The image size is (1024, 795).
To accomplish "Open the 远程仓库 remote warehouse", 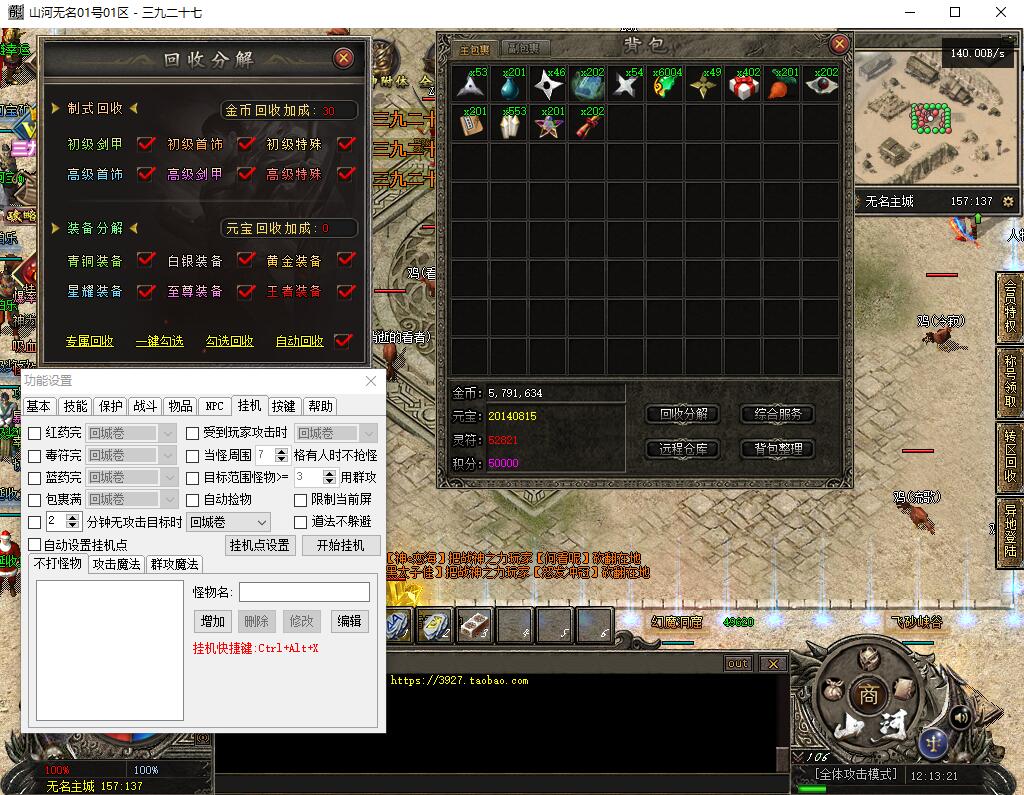I will point(683,449).
